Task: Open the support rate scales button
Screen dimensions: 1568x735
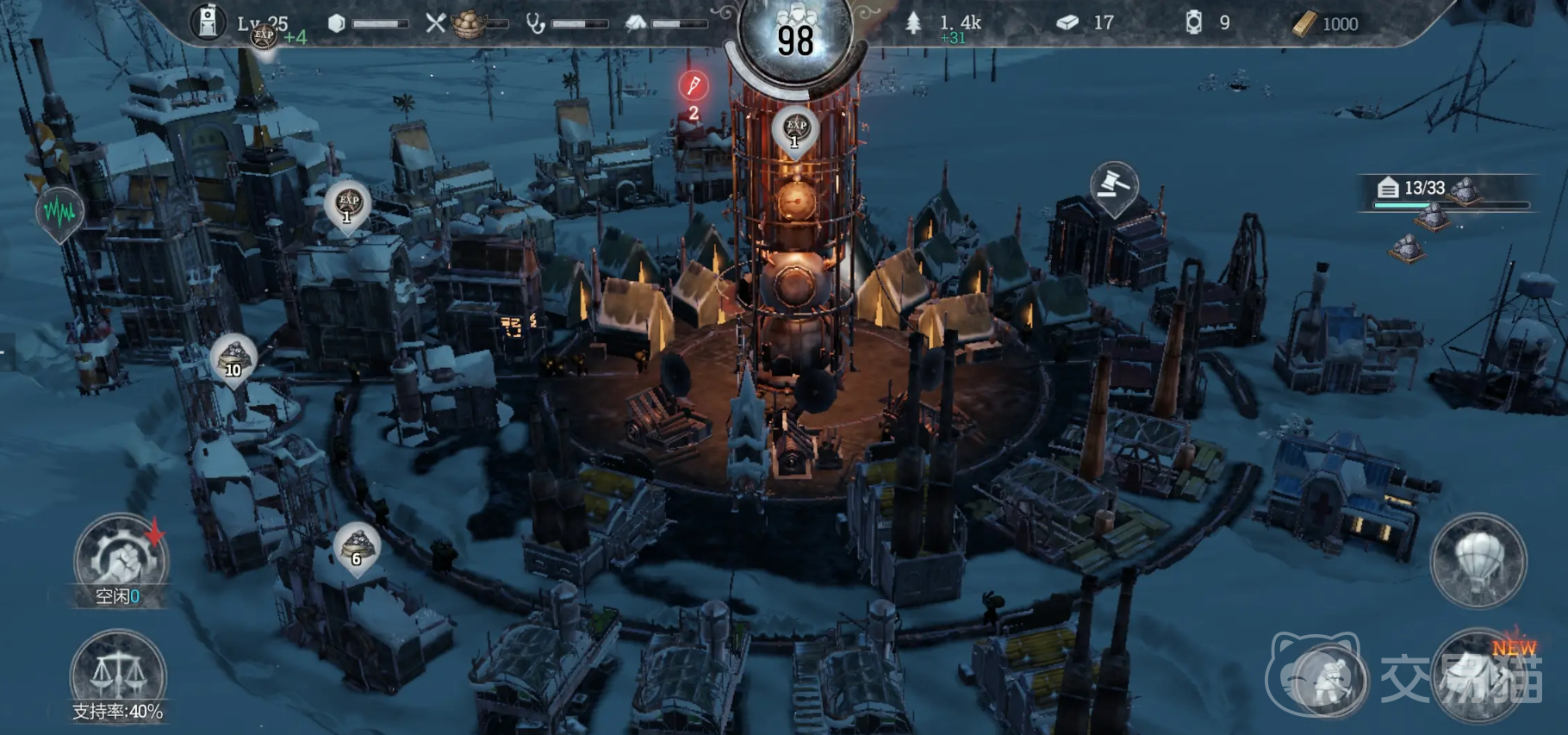Action: (117, 675)
